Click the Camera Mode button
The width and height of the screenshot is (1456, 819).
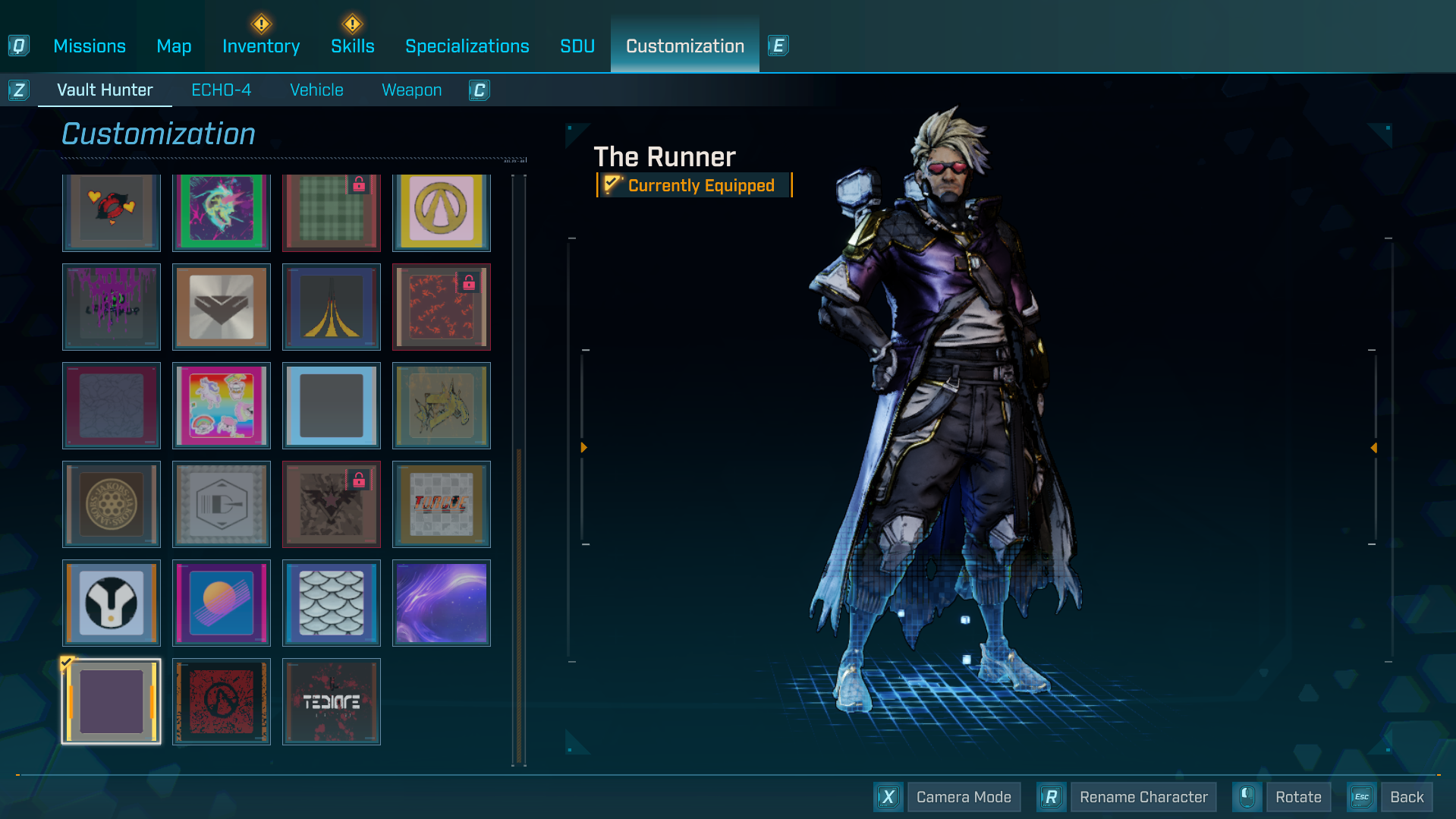(x=964, y=797)
